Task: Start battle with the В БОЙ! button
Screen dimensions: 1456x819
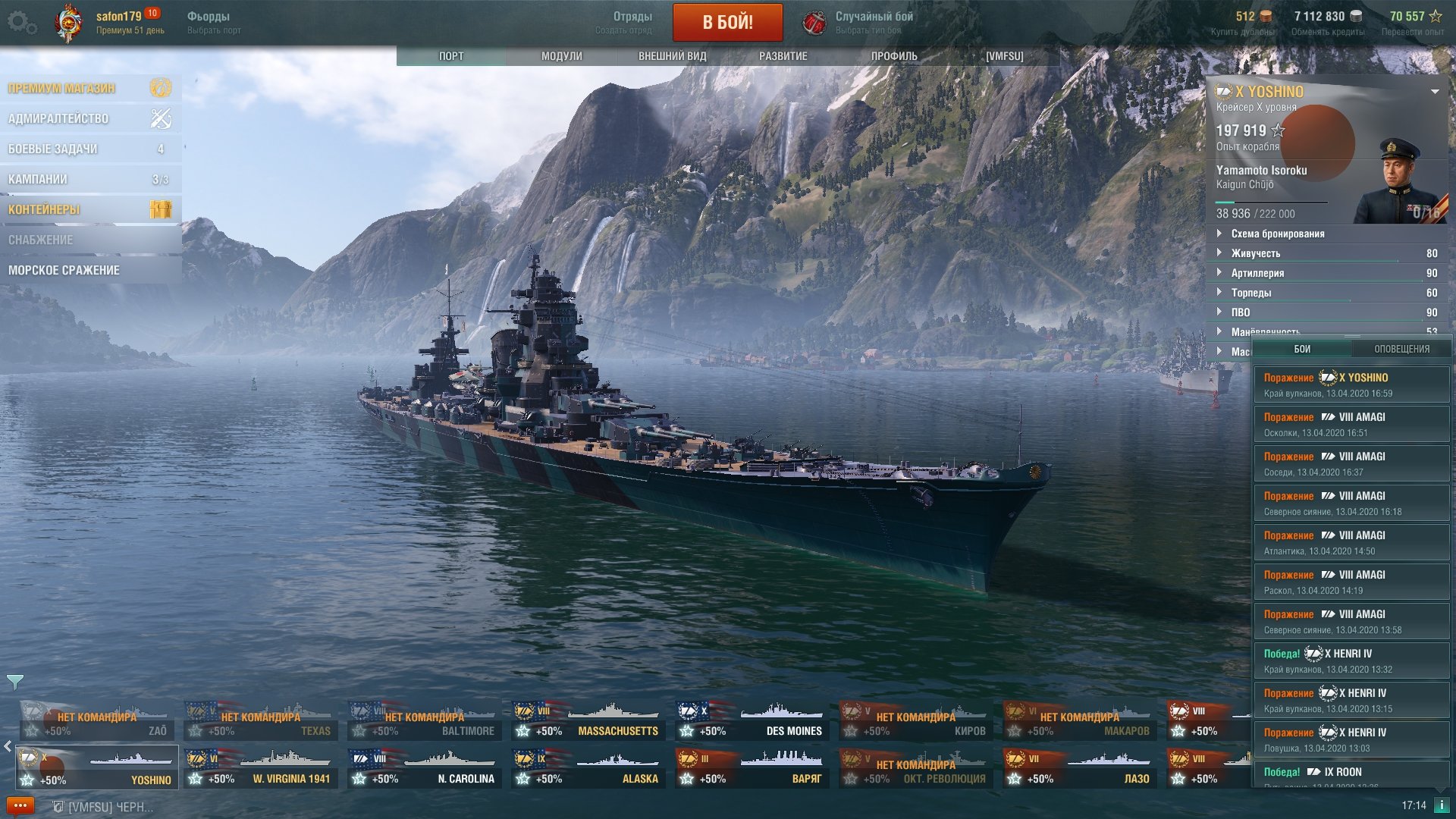Action: click(727, 22)
